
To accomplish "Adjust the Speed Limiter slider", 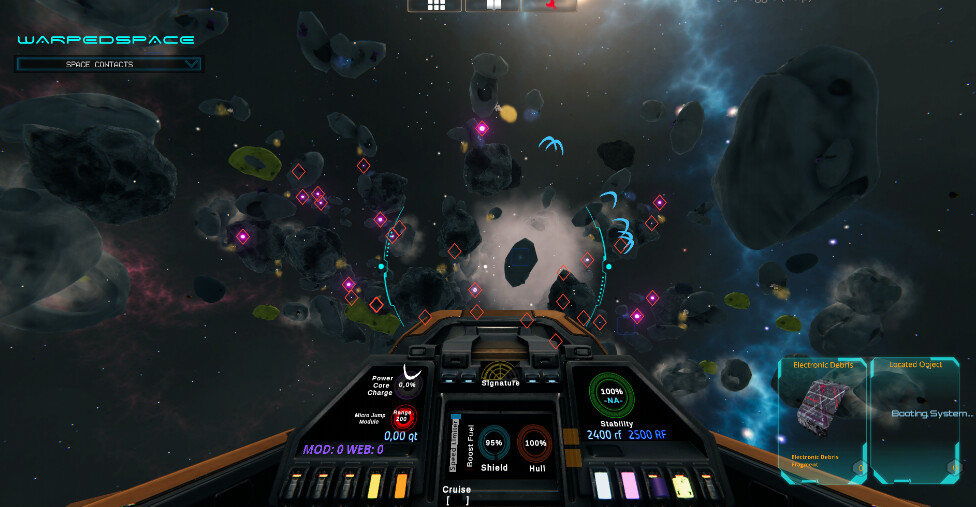I will [455, 440].
